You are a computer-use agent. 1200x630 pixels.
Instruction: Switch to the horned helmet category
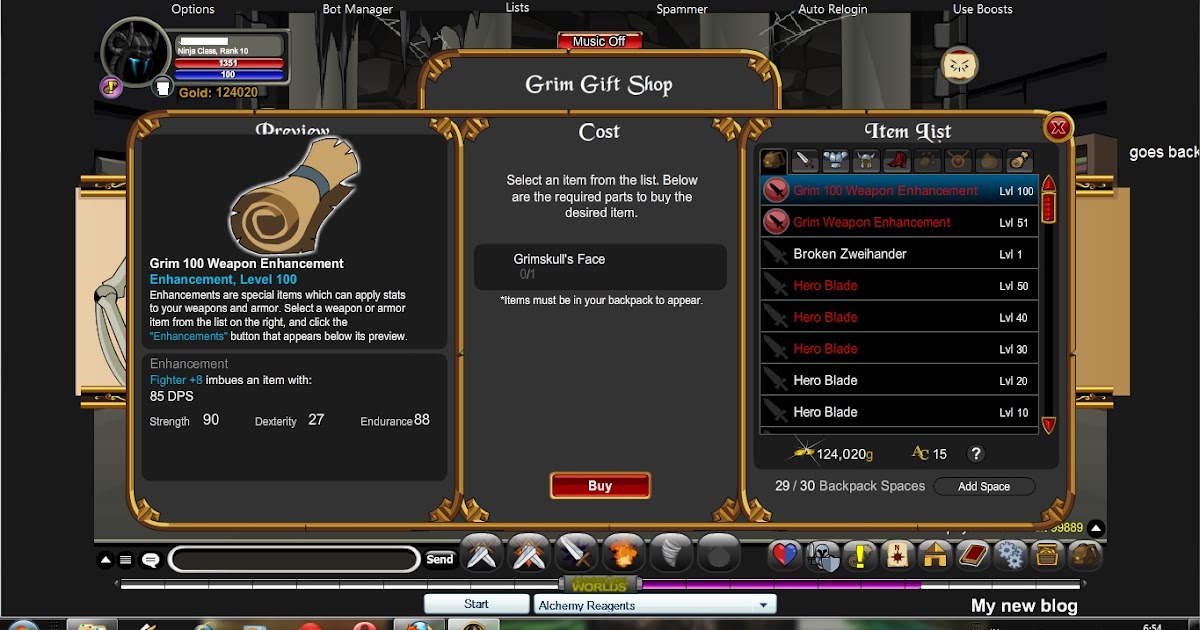[866, 160]
